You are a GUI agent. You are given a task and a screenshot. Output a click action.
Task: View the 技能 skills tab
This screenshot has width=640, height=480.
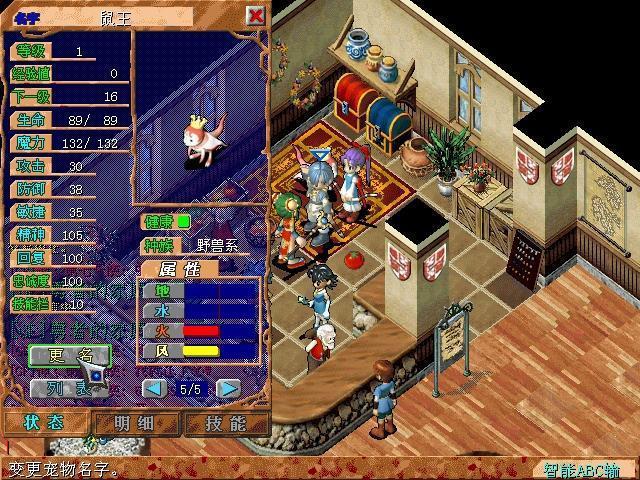[224, 423]
